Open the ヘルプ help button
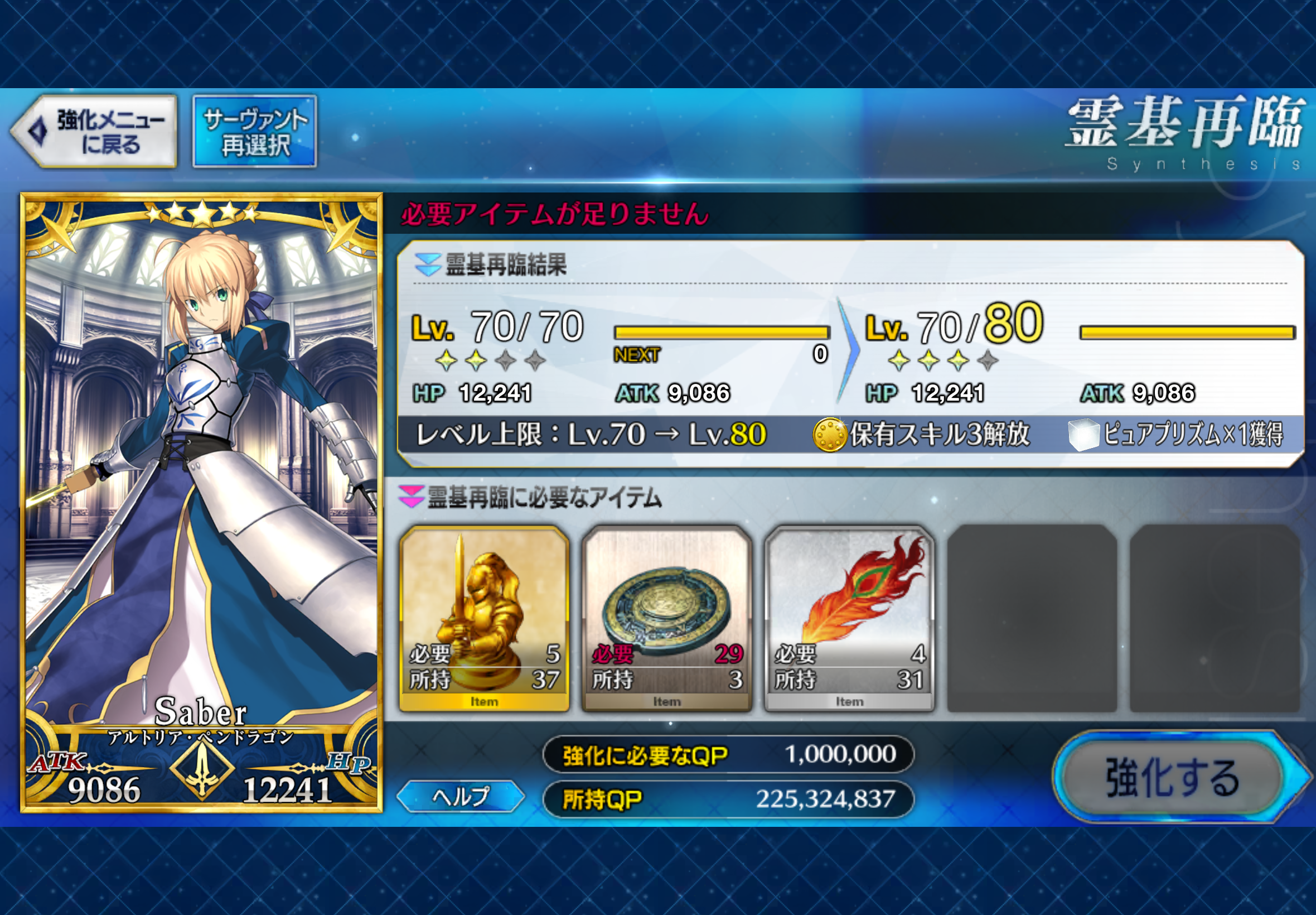The image size is (1316, 915). tap(460, 796)
